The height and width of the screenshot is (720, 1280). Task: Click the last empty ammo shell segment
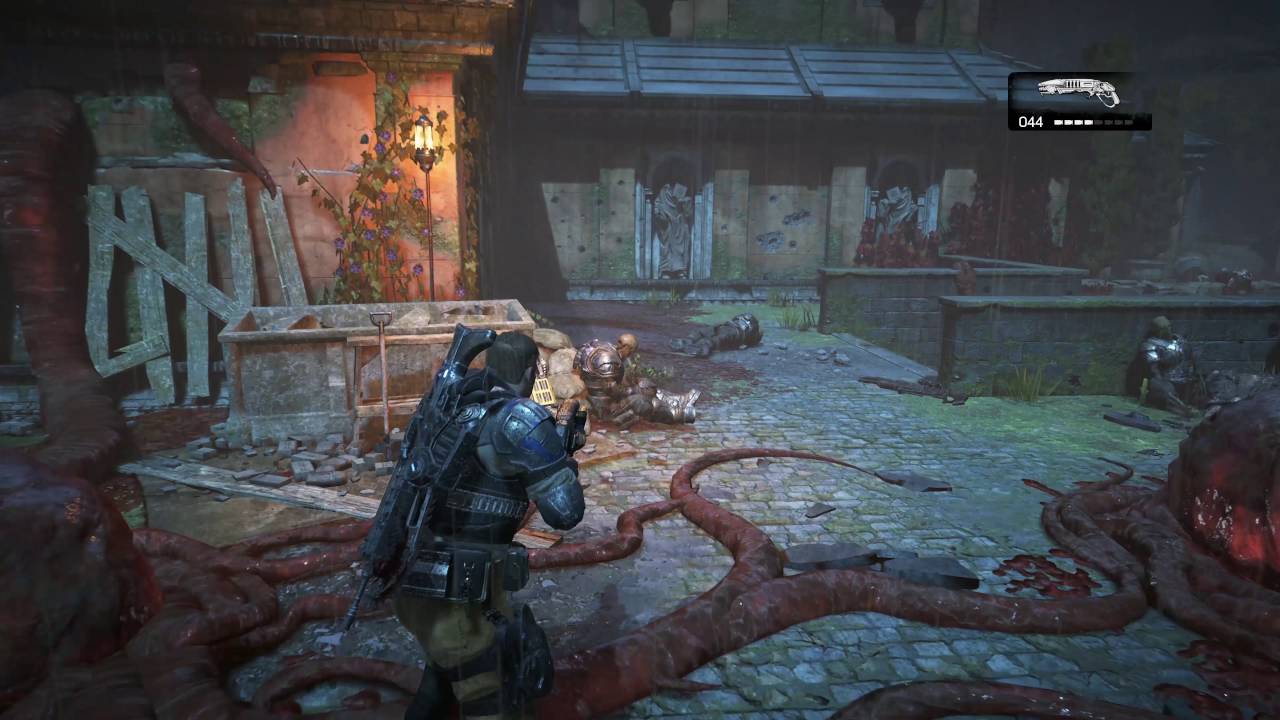[1130, 122]
